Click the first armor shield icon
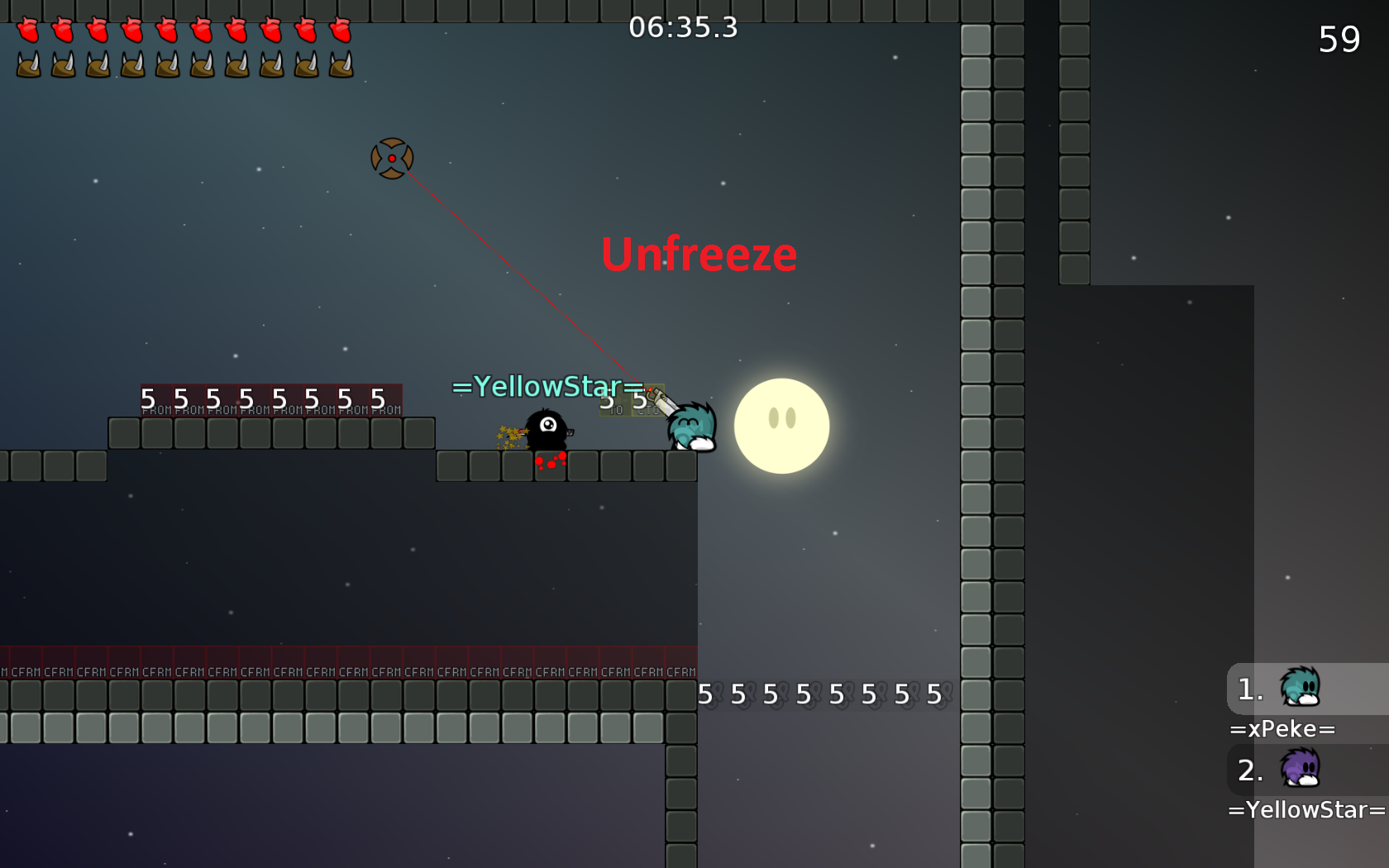The height and width of the screenshot is (868, 1389). (x=28, y=64)
